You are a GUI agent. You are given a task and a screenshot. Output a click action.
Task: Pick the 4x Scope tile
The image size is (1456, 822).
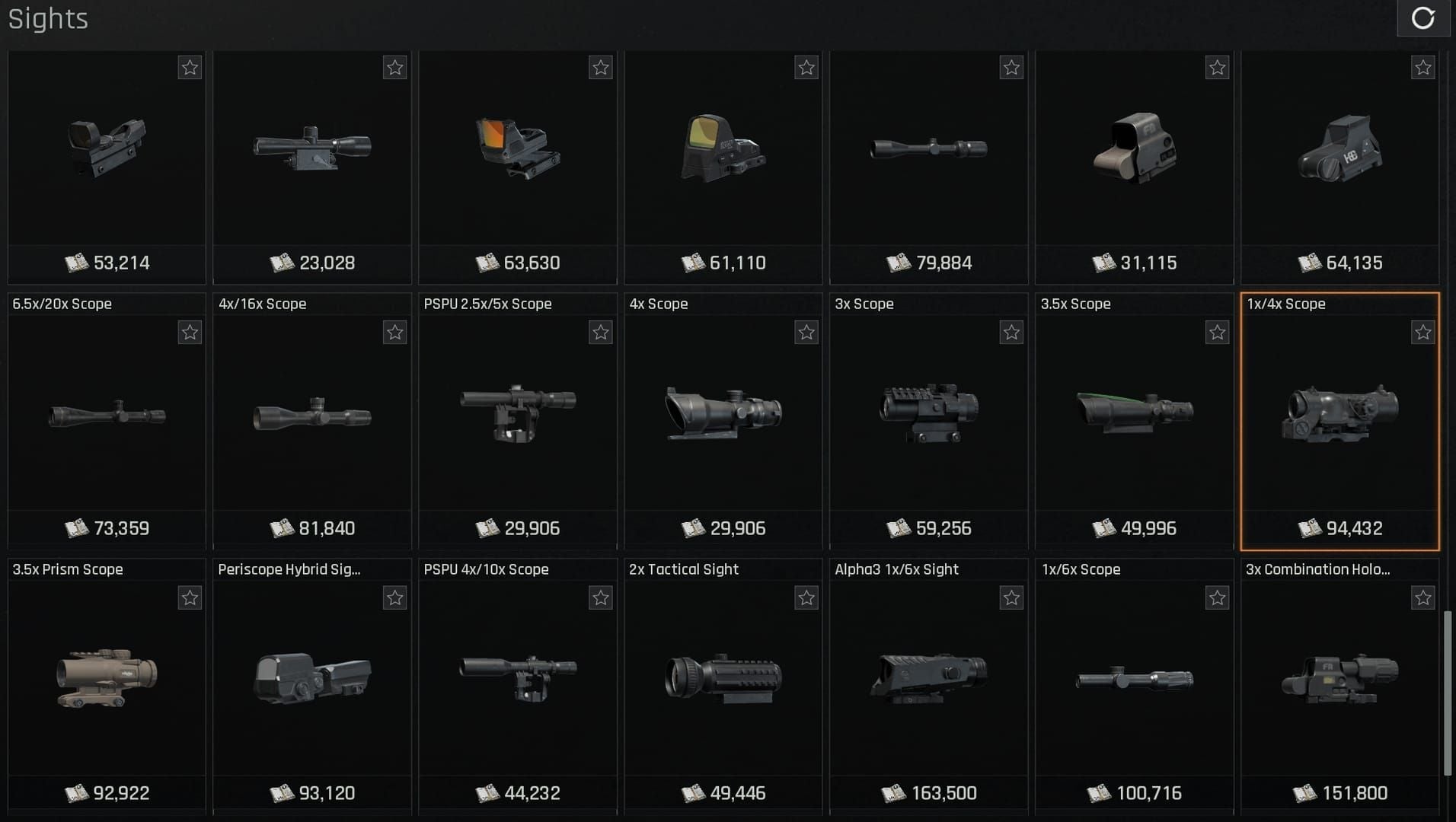pos(723,416)
